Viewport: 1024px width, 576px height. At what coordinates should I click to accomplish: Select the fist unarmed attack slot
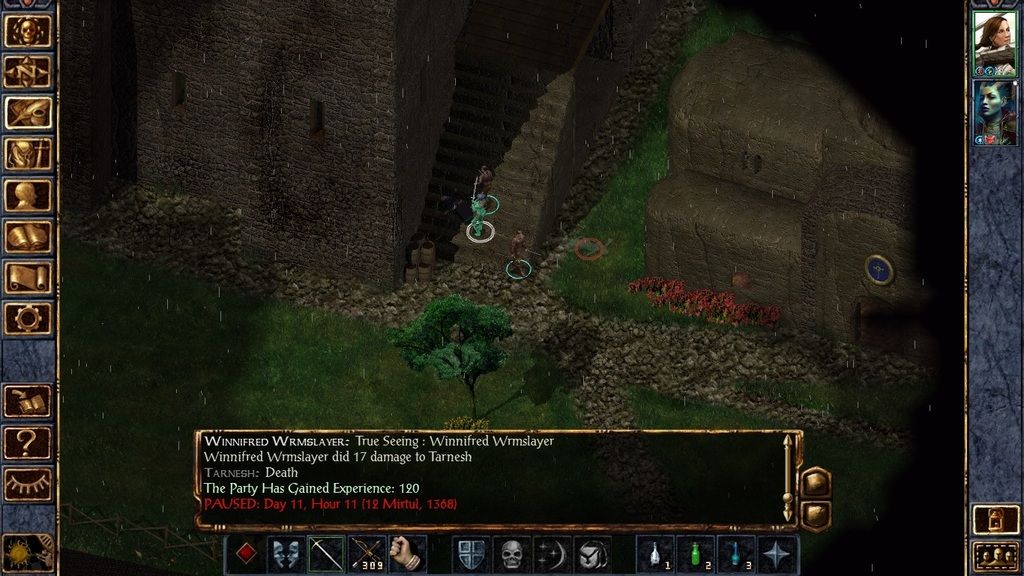(407, 554)
